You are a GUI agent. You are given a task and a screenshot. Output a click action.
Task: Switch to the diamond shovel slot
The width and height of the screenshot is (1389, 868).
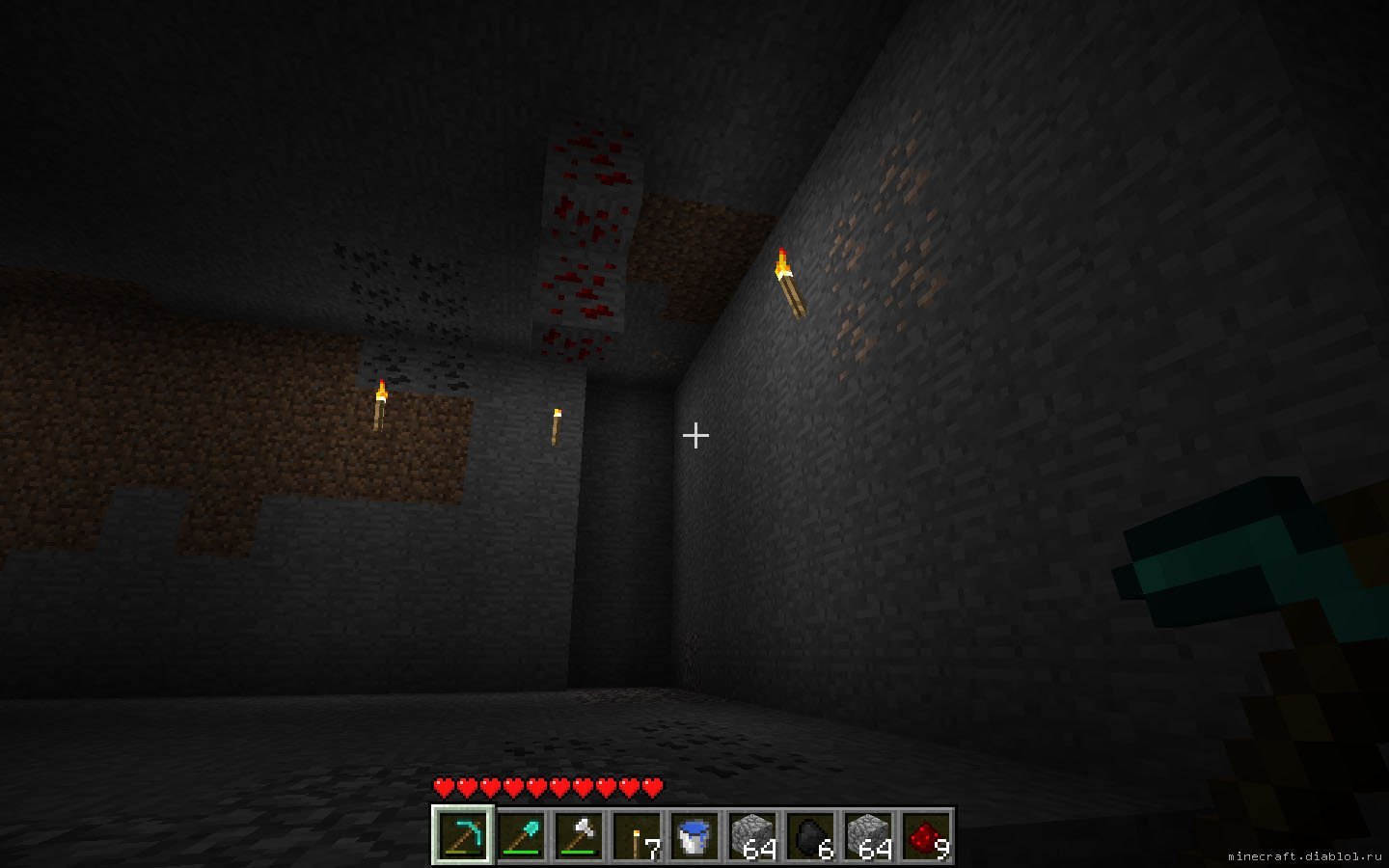pos(520,835)
